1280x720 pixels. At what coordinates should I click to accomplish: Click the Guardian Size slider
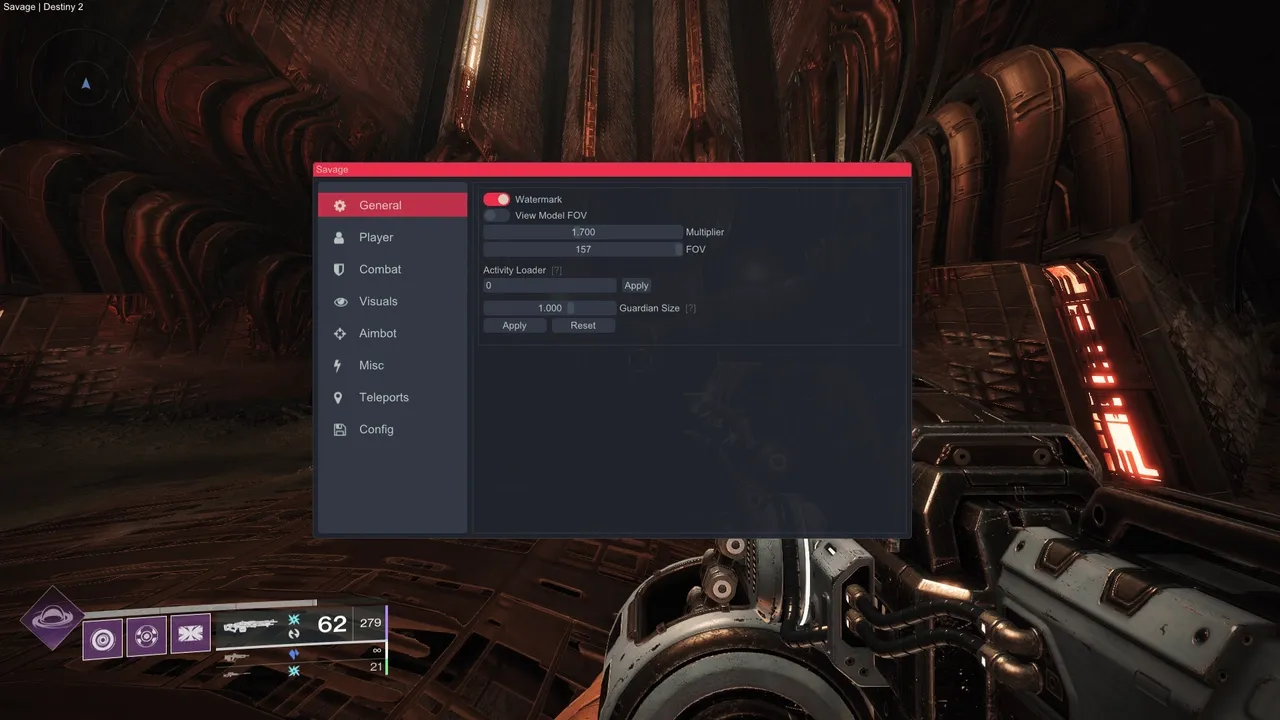pyautogui.click(x=549, y=308)
